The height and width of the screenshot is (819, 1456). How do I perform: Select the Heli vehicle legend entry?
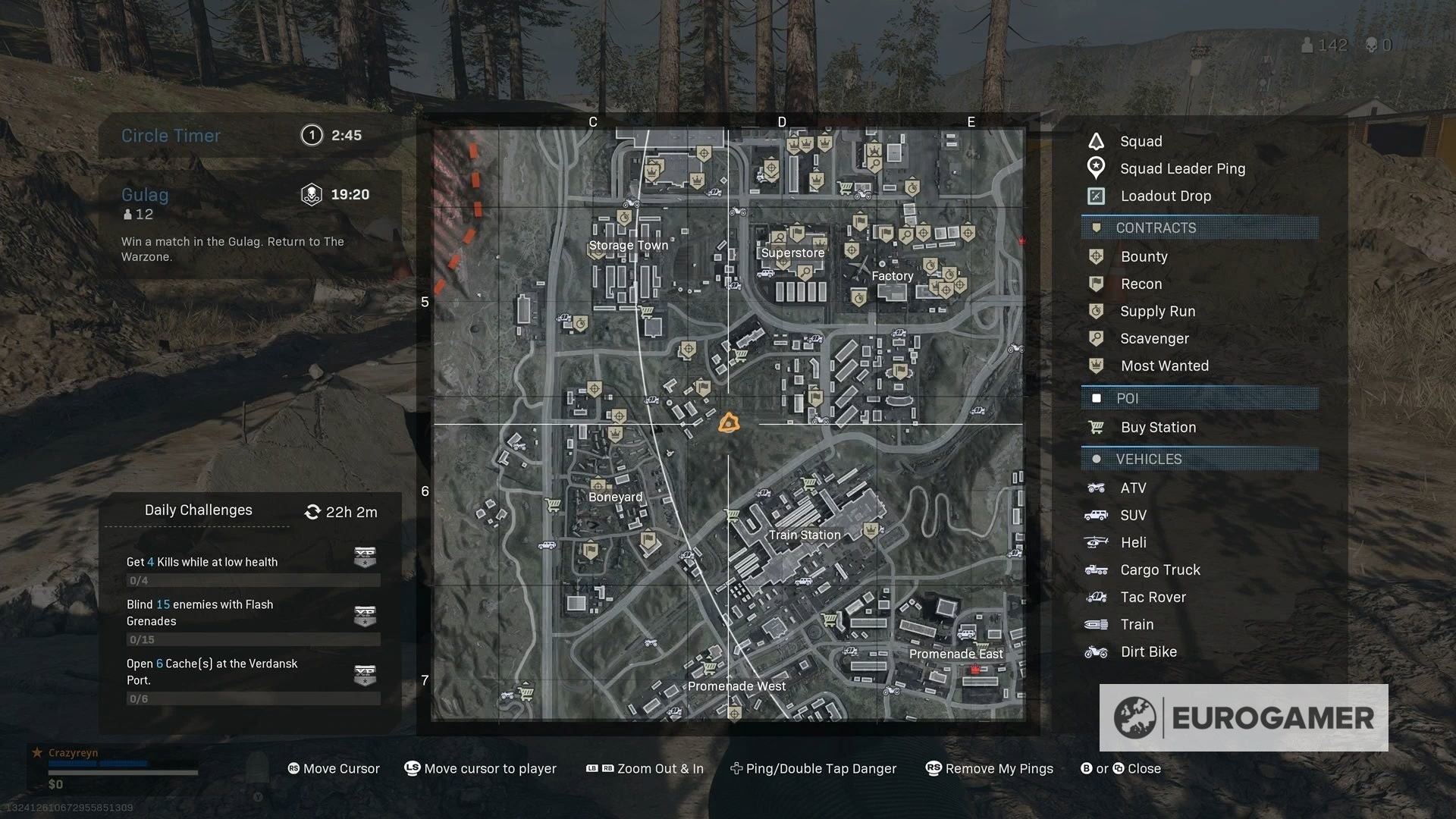click(1133, 543)
